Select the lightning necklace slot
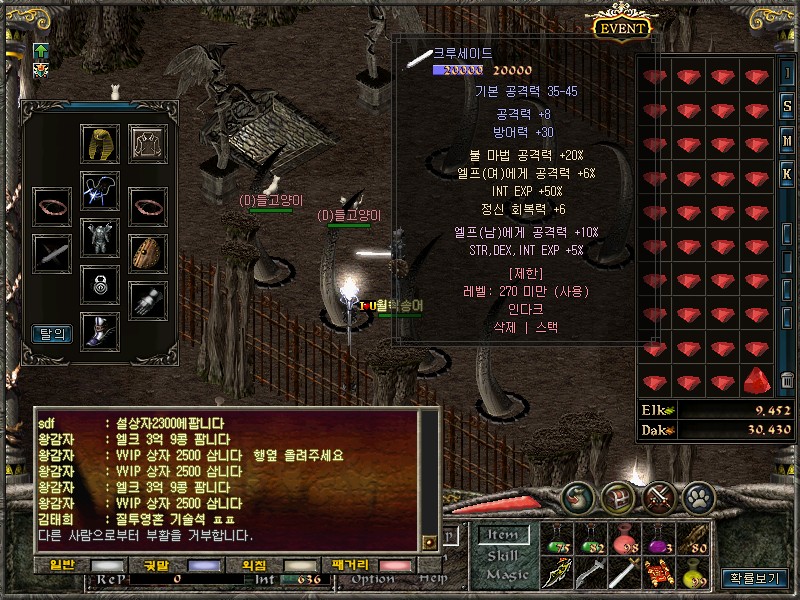800x600 pixels. coord(100,190)
